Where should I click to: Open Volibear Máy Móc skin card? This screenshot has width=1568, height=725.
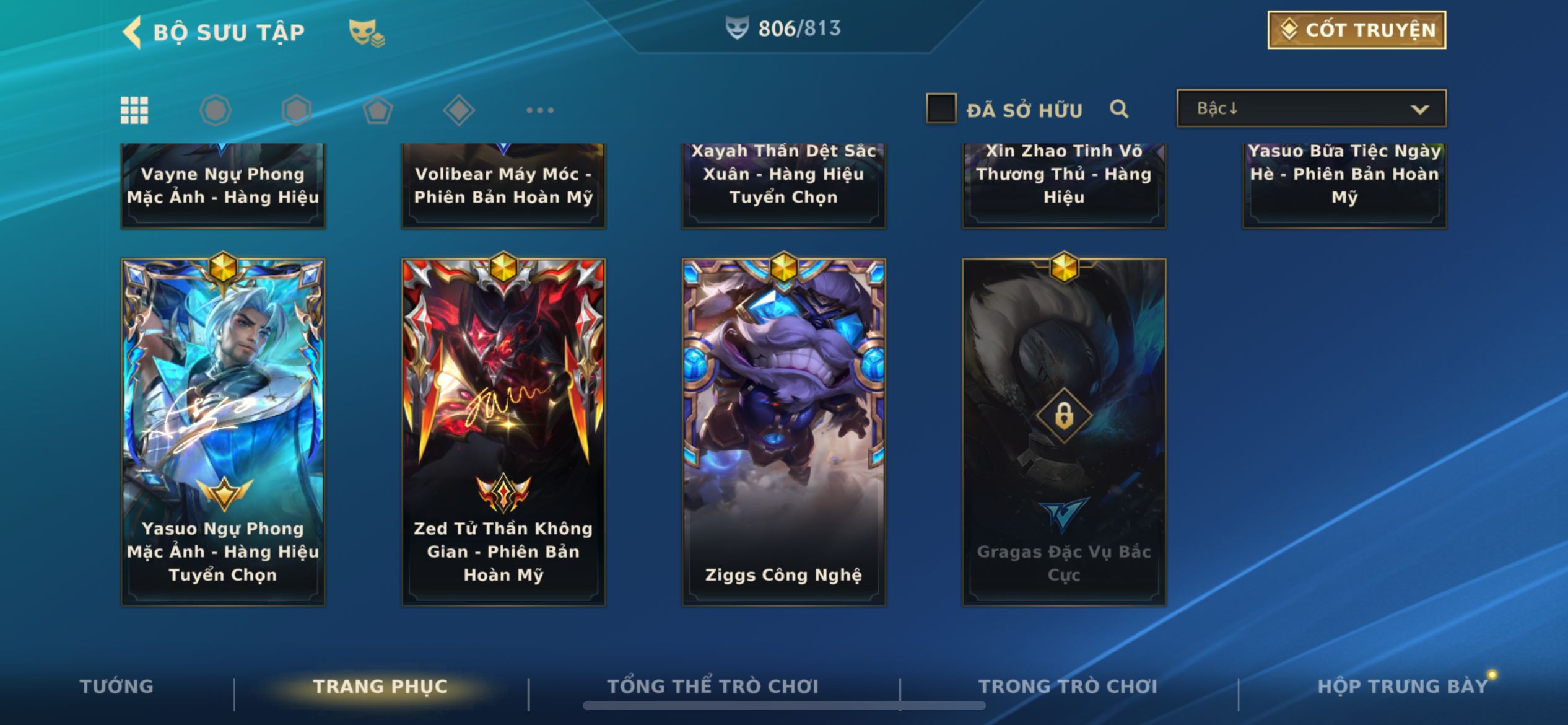[503, 185]
